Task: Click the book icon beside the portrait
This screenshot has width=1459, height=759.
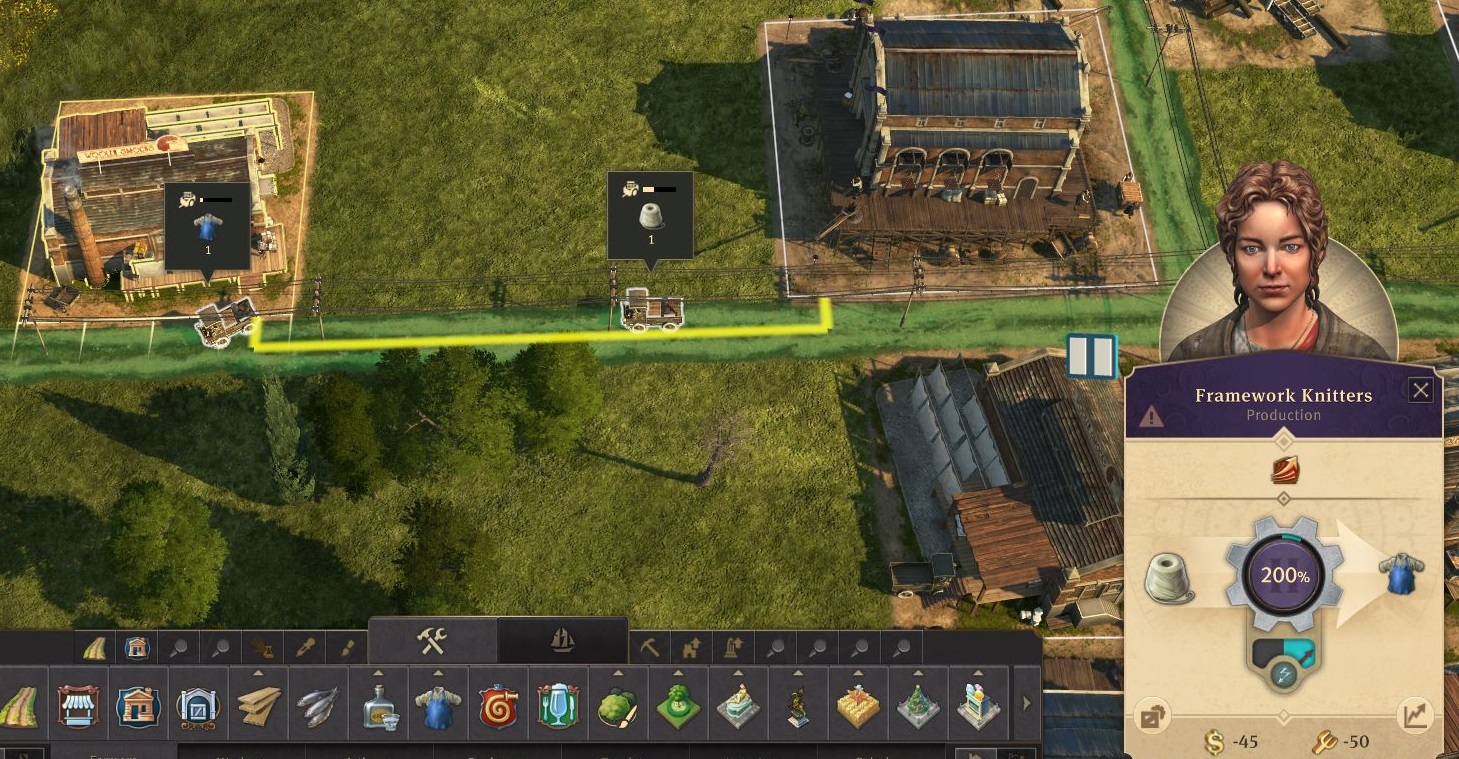Action: click(1091, 357)
